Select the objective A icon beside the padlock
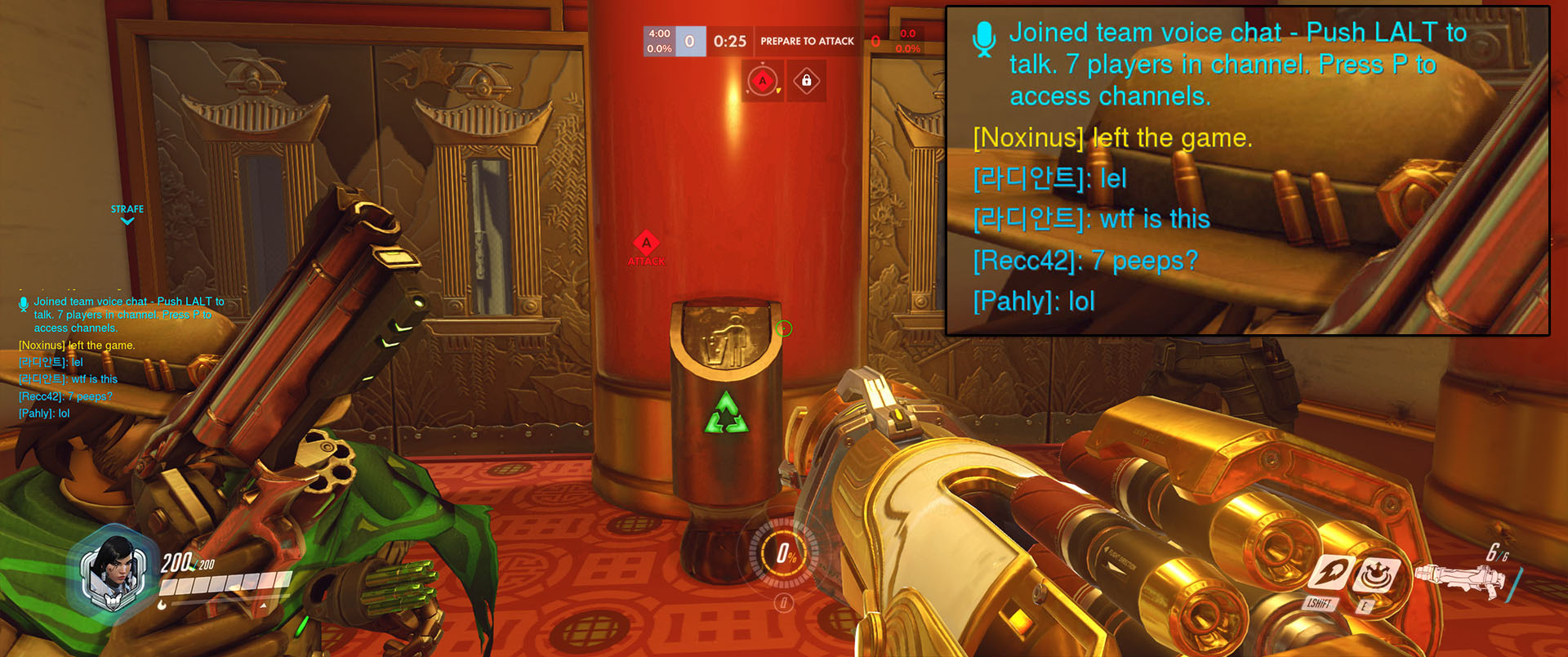This screenshot has height=657, width=1568. (x=763, y=81)
